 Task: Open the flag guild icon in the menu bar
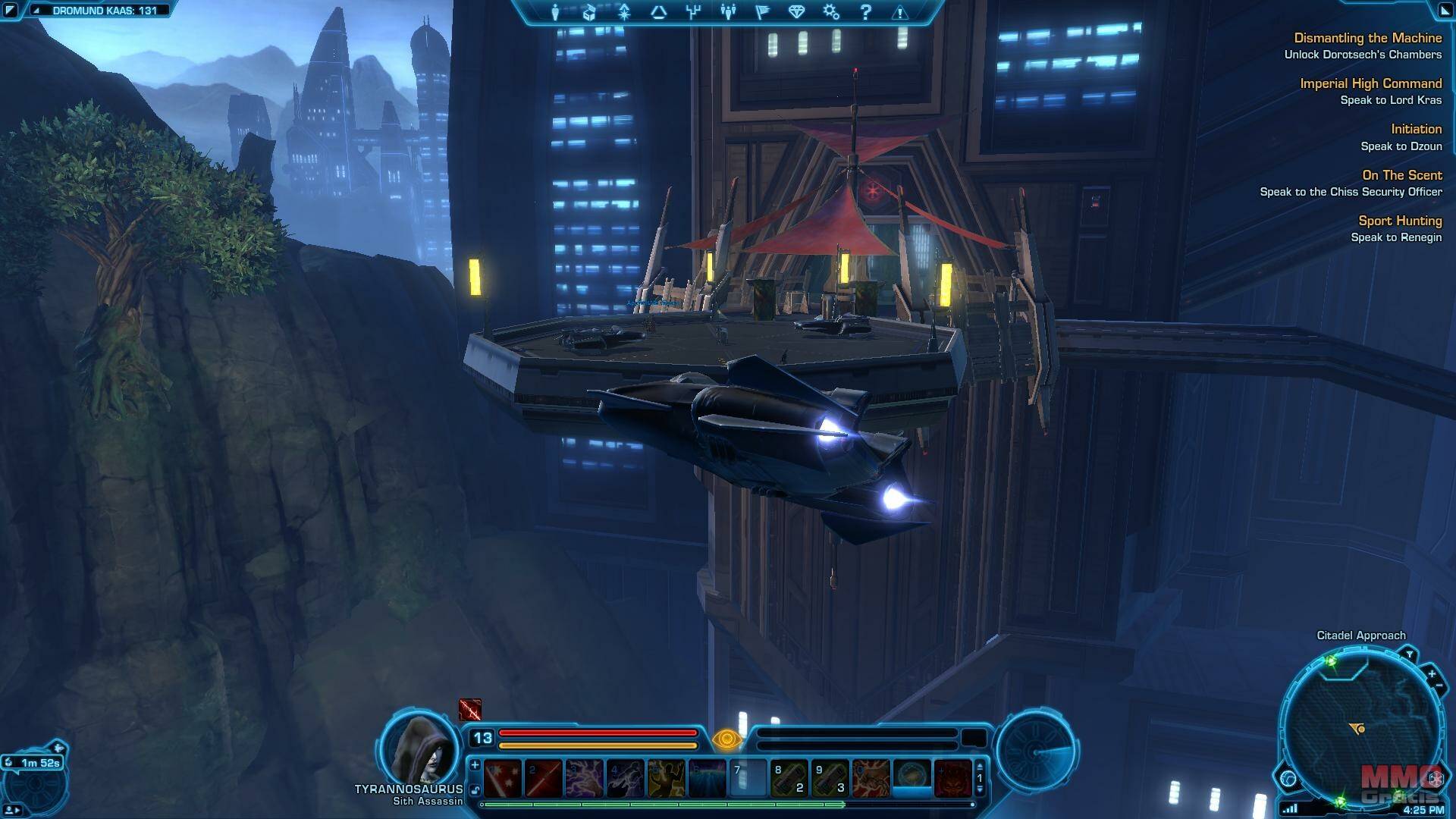click(762, 12)
